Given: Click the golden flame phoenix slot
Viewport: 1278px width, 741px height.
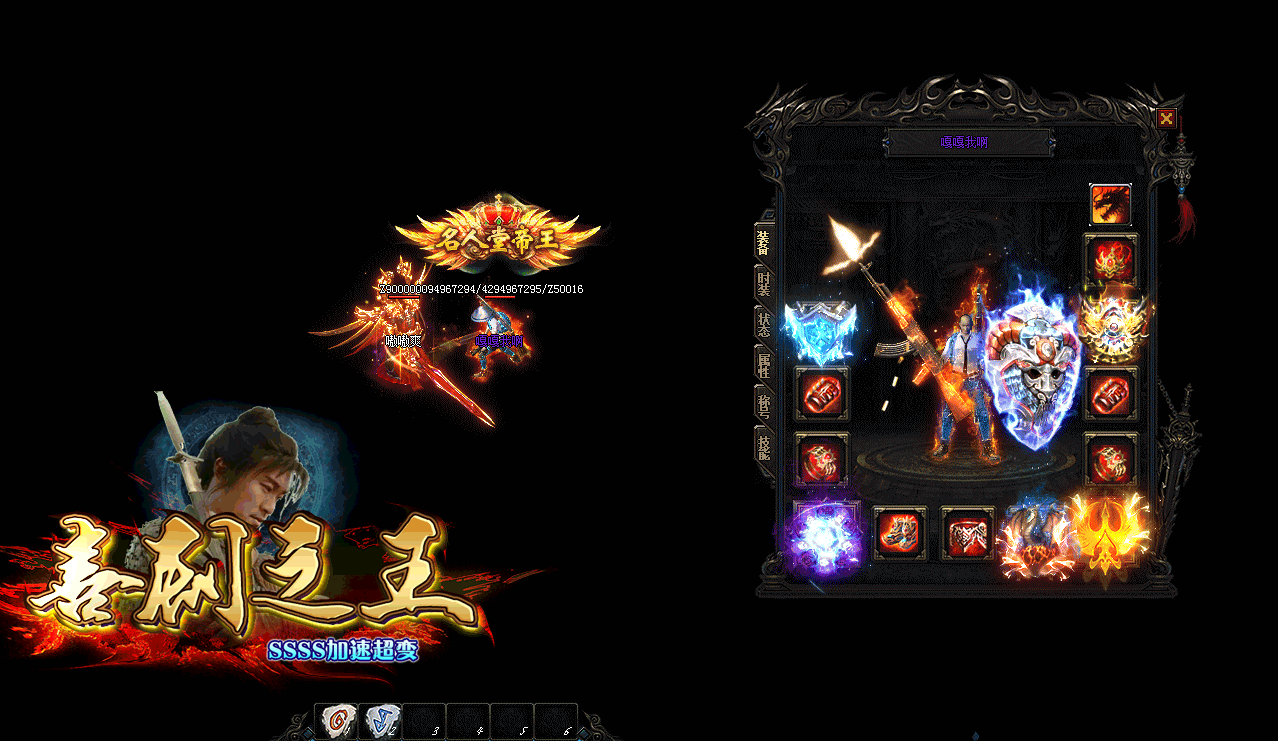Looking at the screenshot, I should tap(1108, 533).
